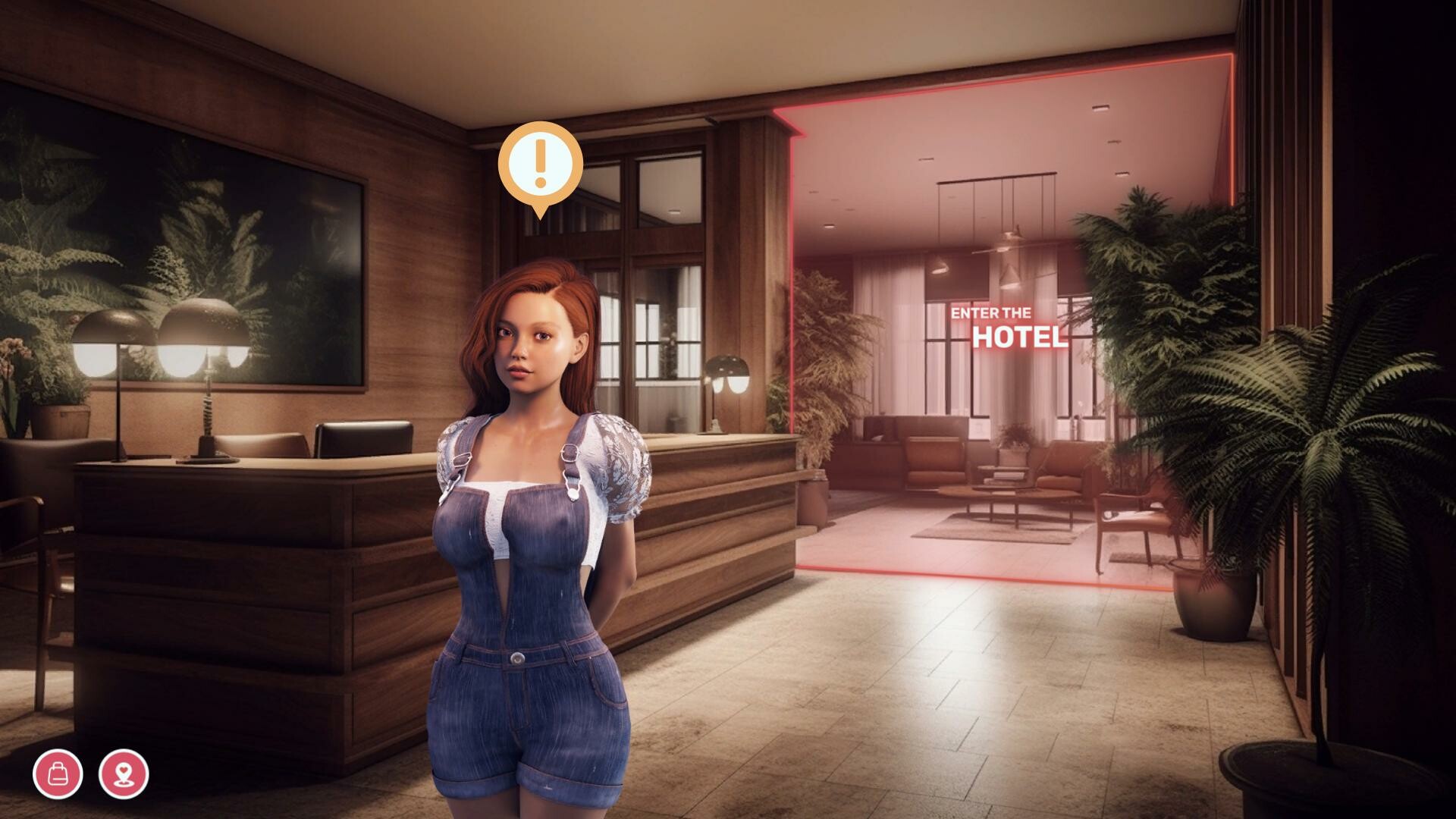Viewport: 1456px width, 819px height.
Task: Select the heart-marked map pin
Action: 124,773
